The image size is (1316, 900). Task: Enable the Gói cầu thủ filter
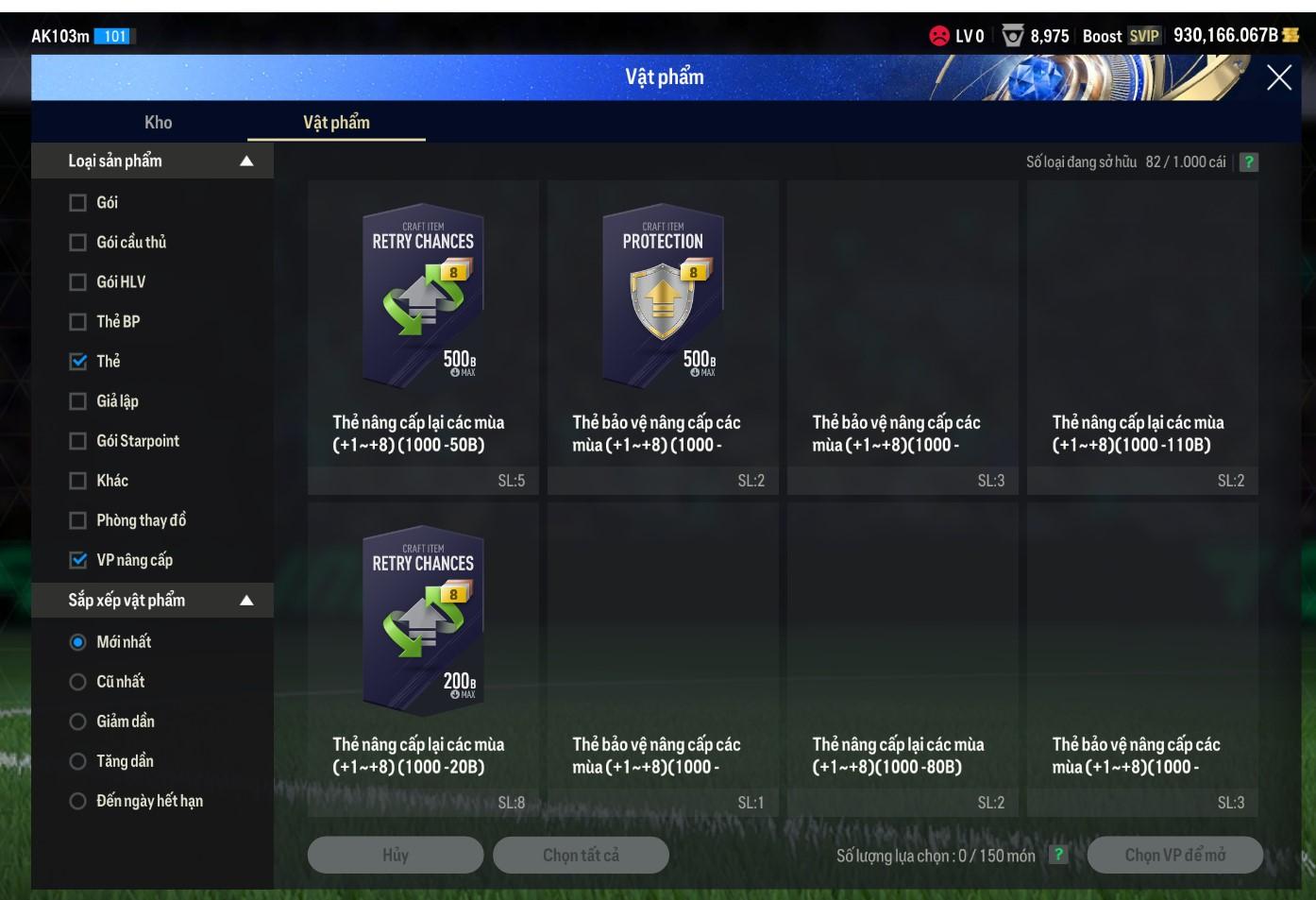click(x=78, y=243)
